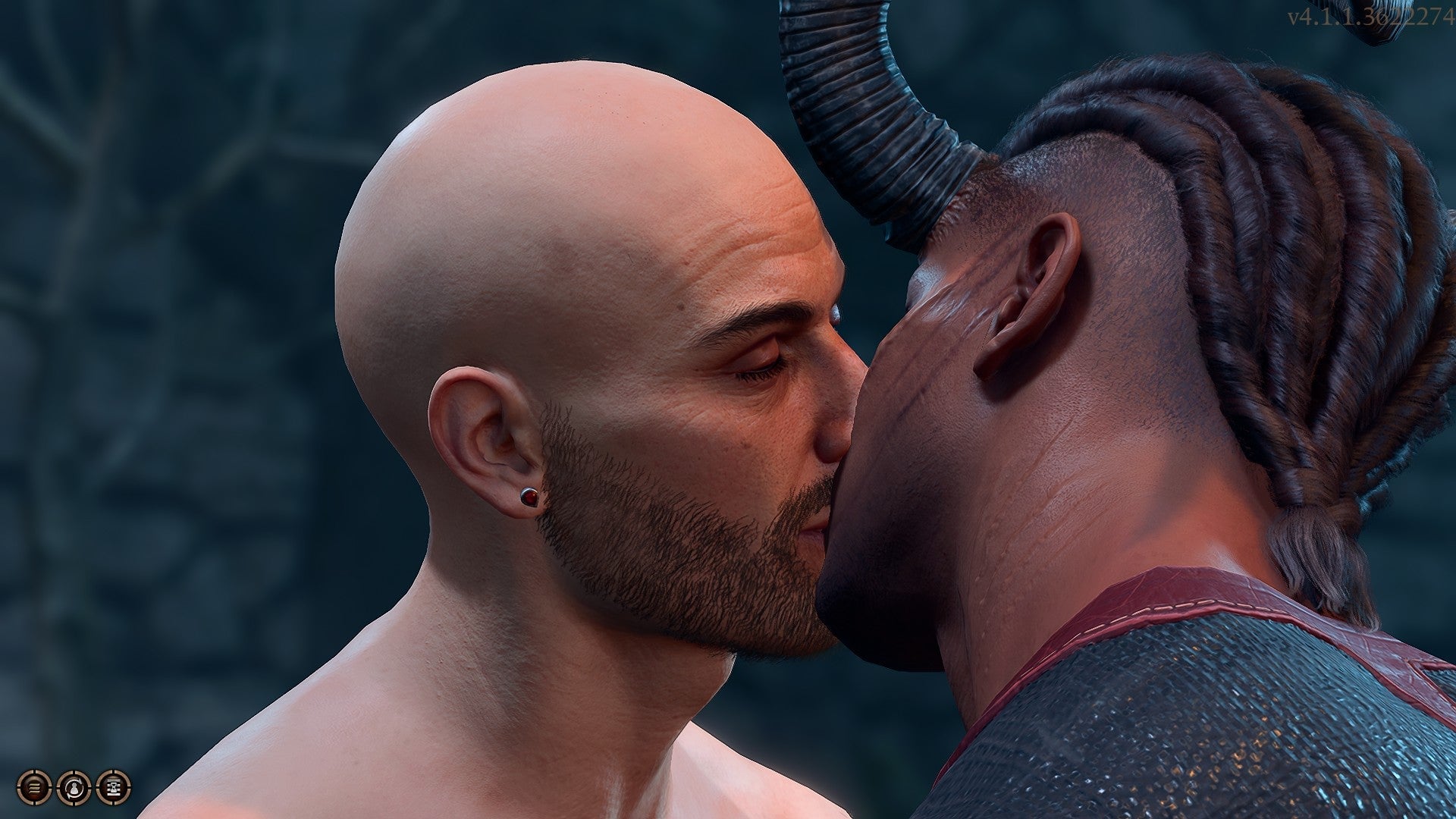Click the center of the screen to continue
Screen dimensions: 1456x819
tap(728, 409)
